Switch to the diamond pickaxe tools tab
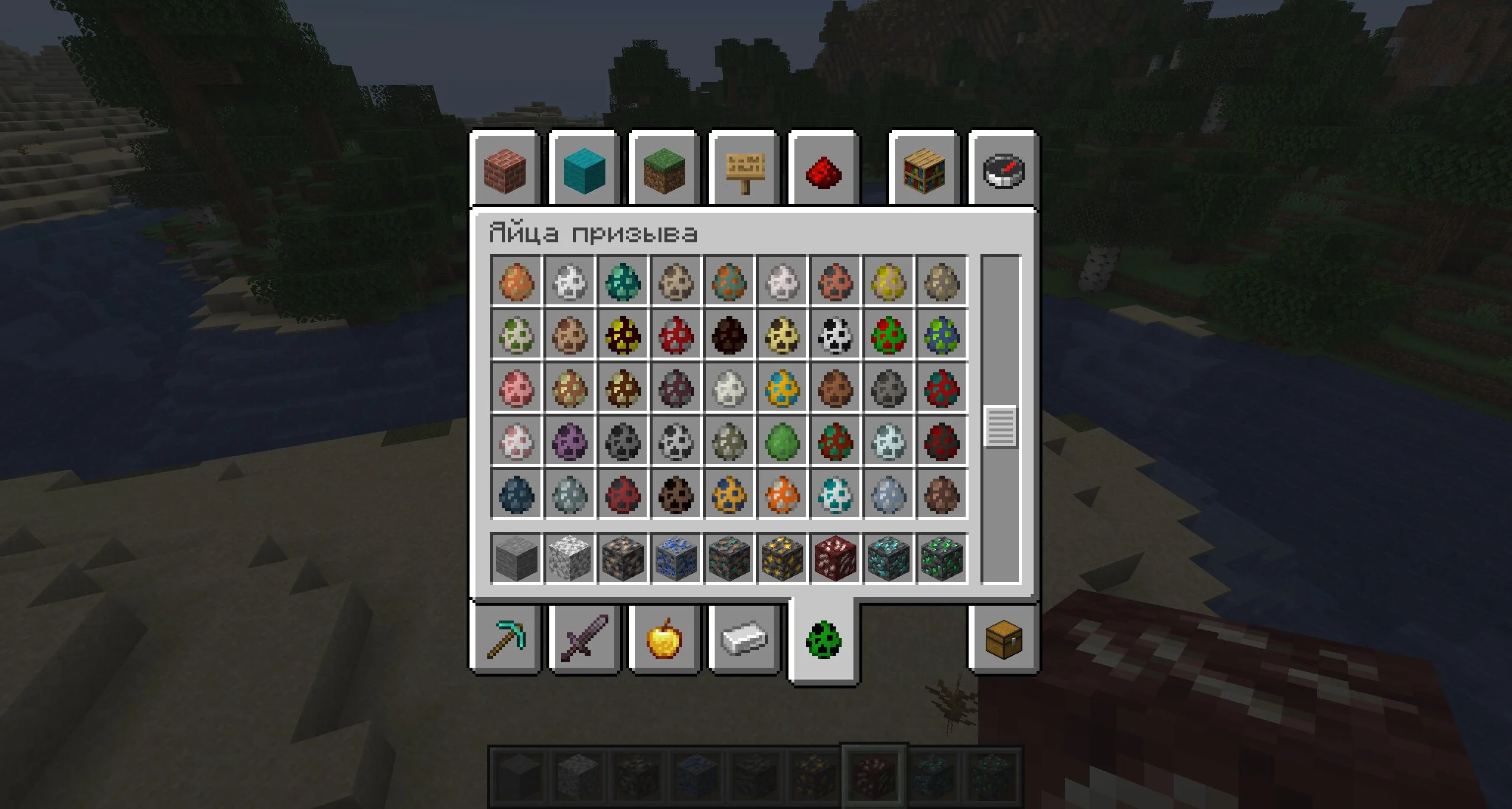1512x809 pixels. click(505, 639)
